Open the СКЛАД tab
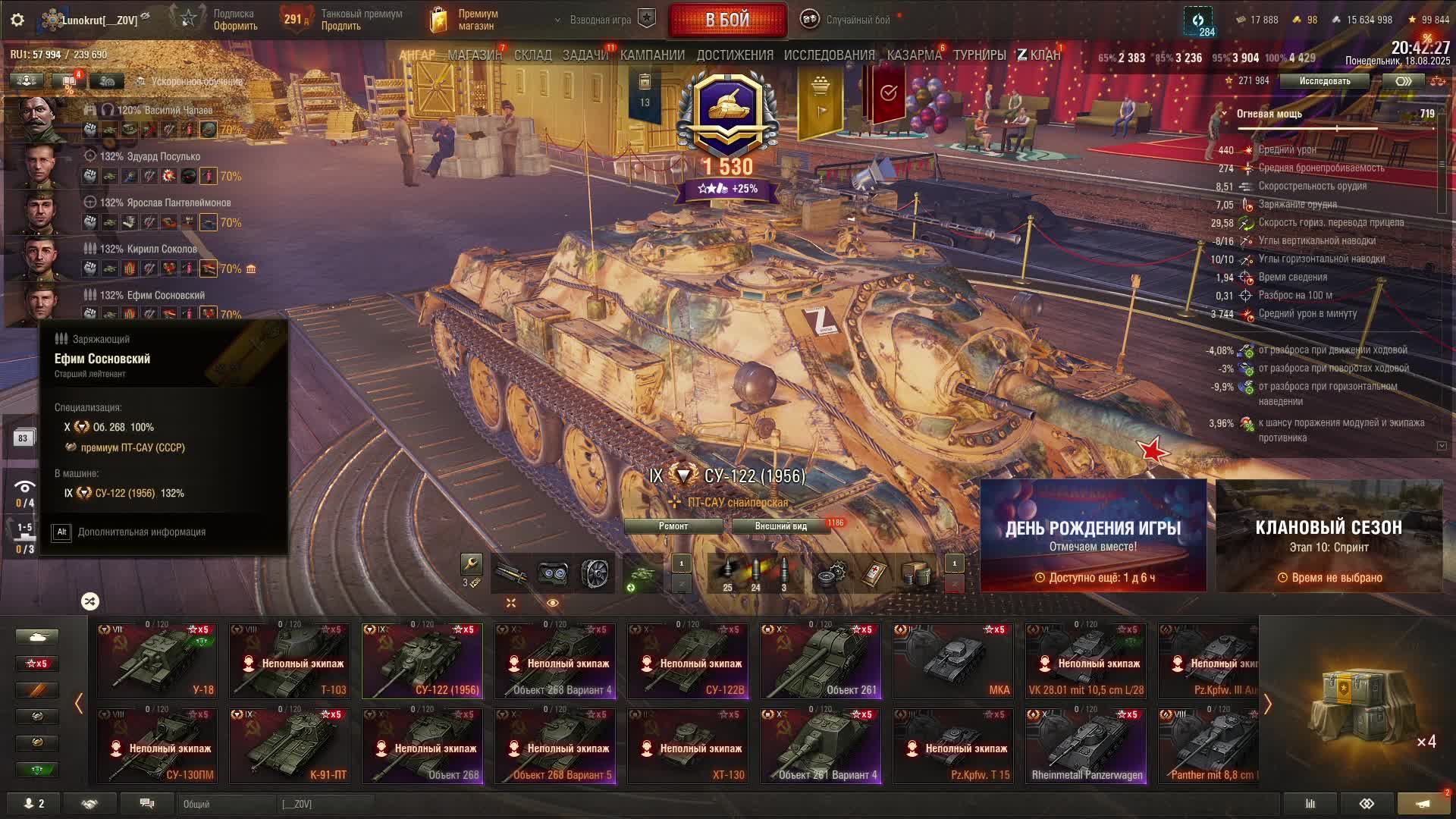 532,55
